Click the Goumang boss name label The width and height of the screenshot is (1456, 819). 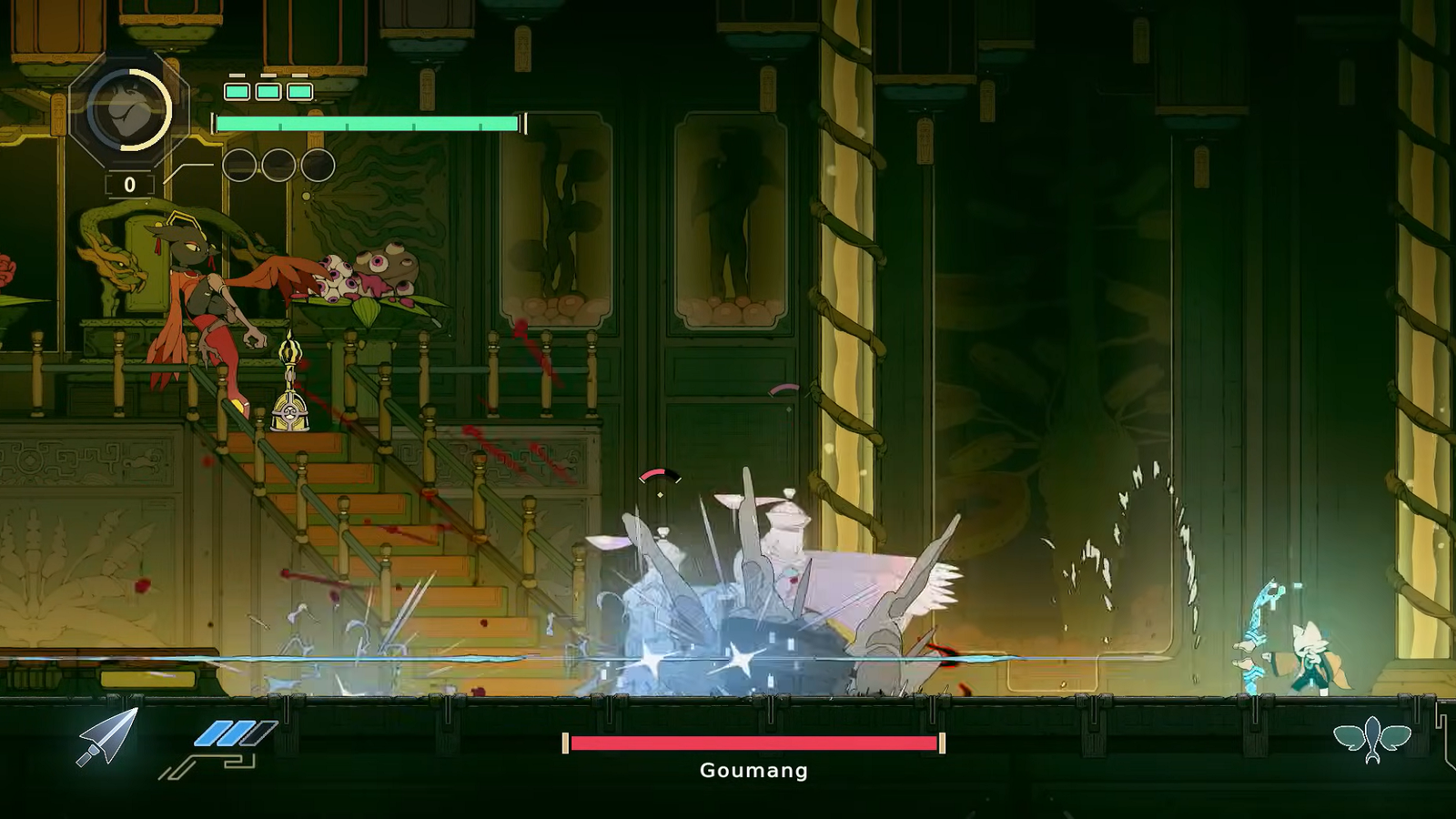[x=752, y=771]
